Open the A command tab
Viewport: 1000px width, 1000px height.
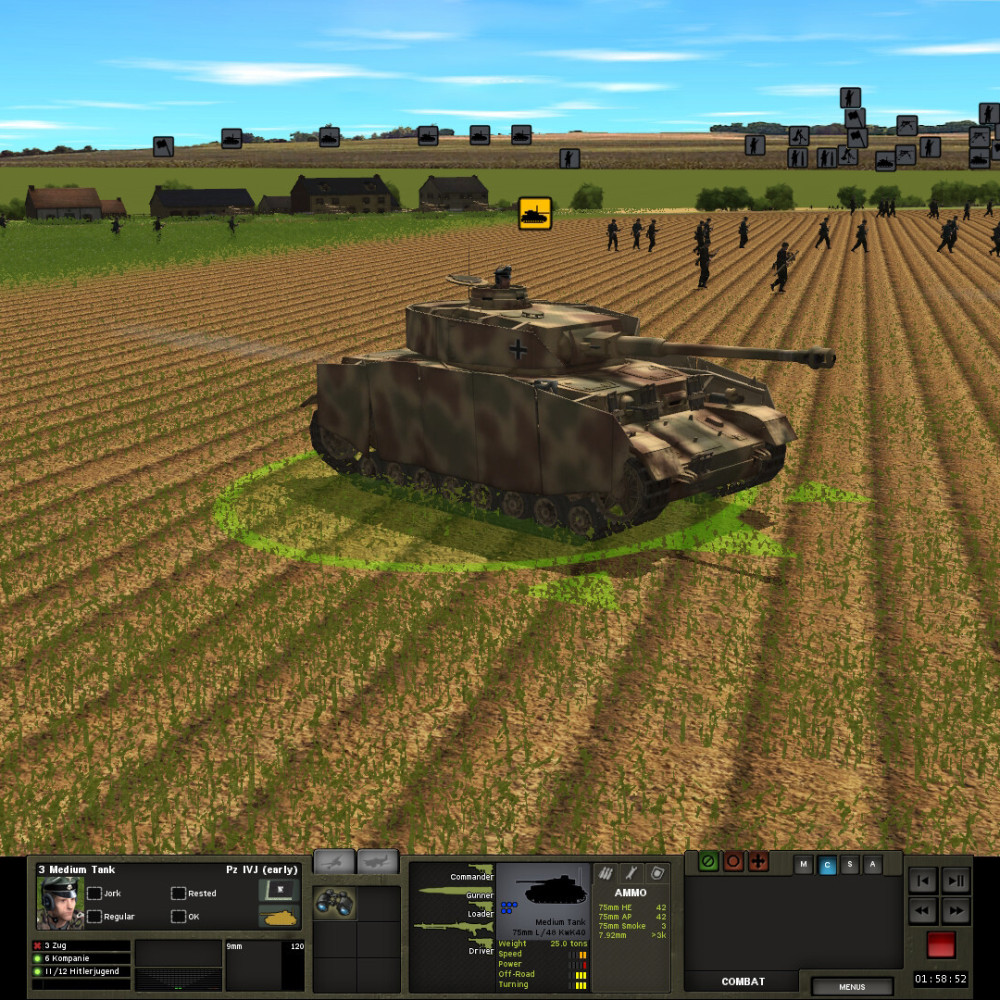(x=873, y=865)
